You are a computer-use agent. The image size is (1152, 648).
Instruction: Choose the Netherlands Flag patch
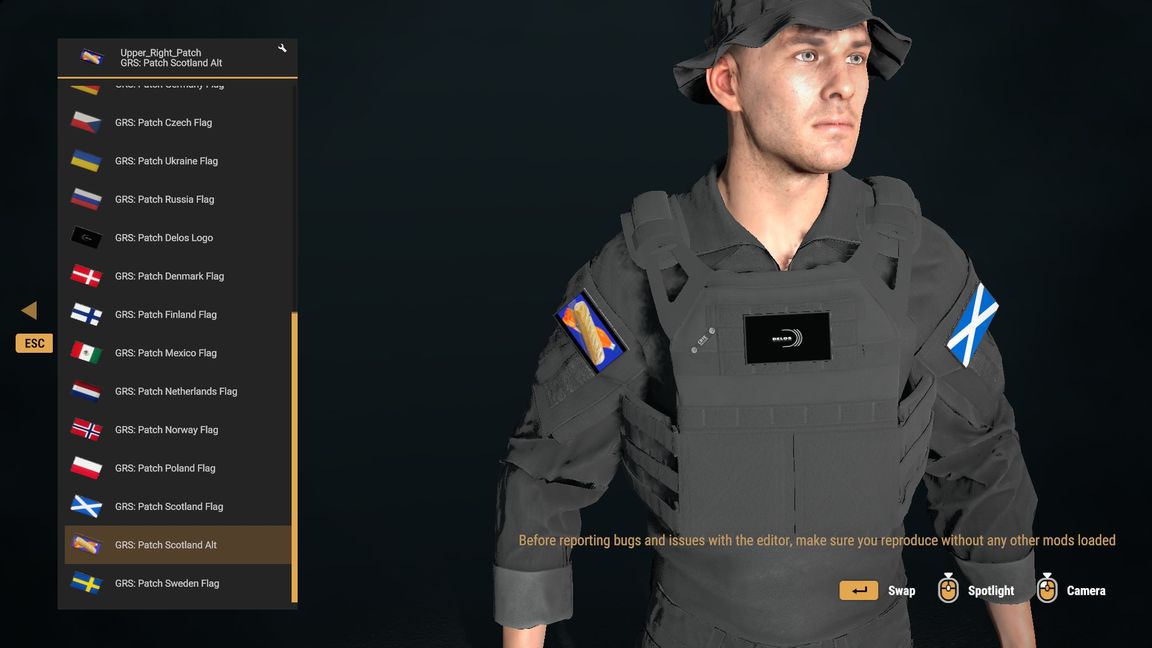(176, 392)
